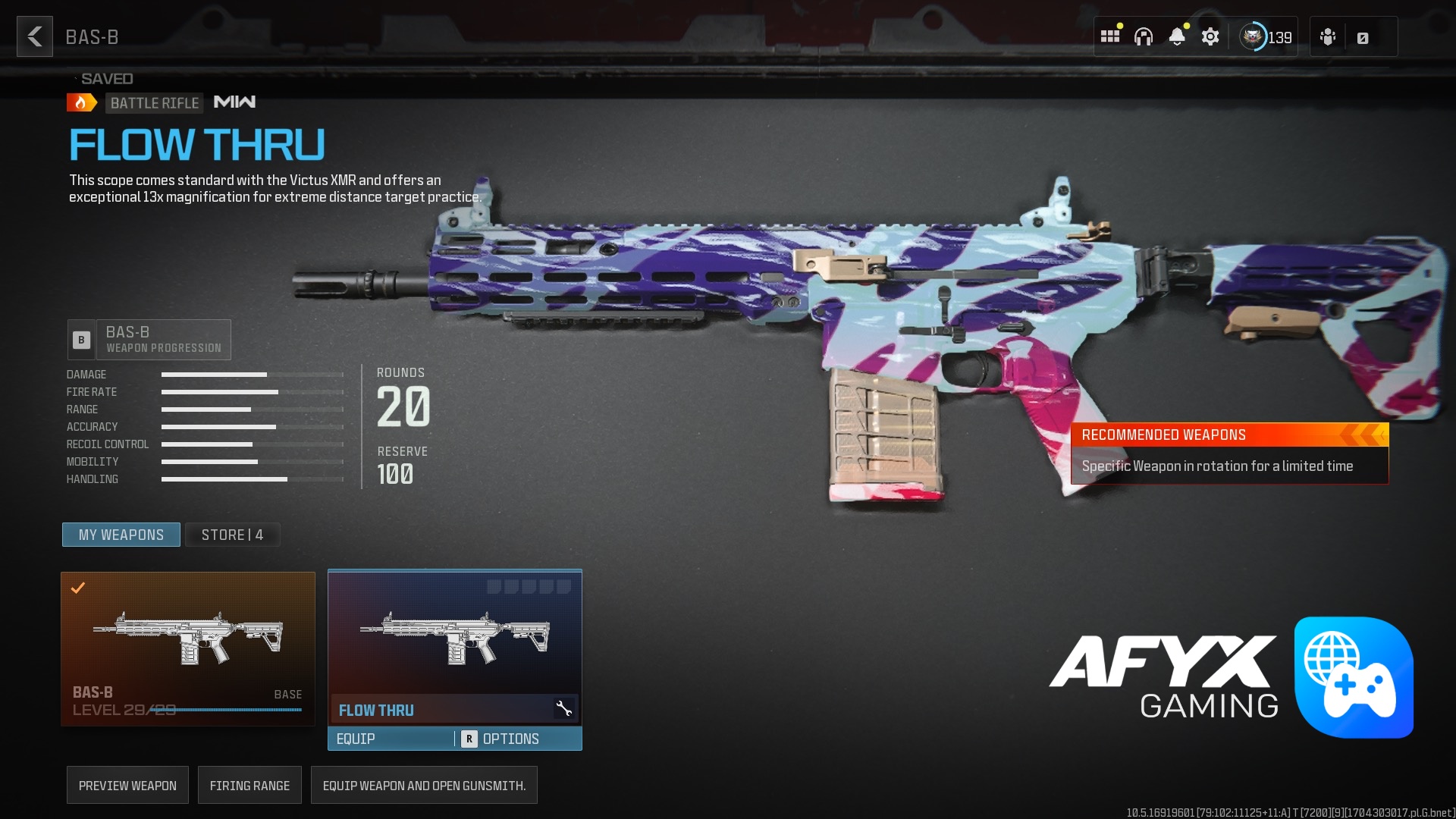
Task: Open BAS-B Weapon Progression
Action: pos(149,340)
